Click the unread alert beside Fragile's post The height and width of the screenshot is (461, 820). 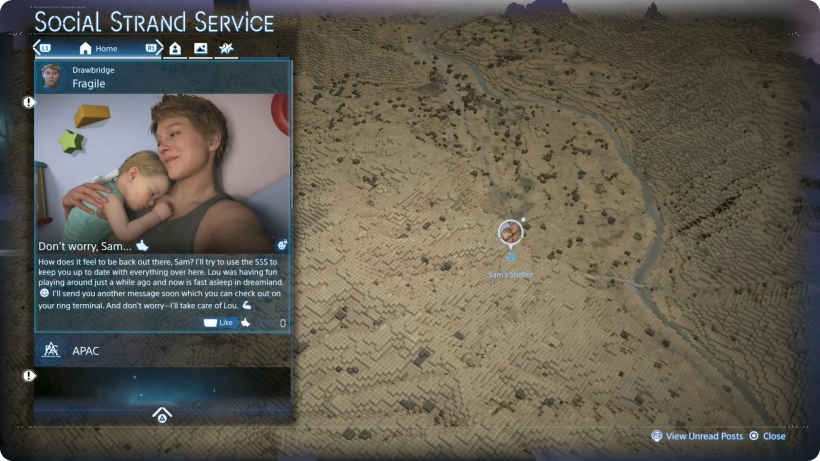[x=29, y=102]
